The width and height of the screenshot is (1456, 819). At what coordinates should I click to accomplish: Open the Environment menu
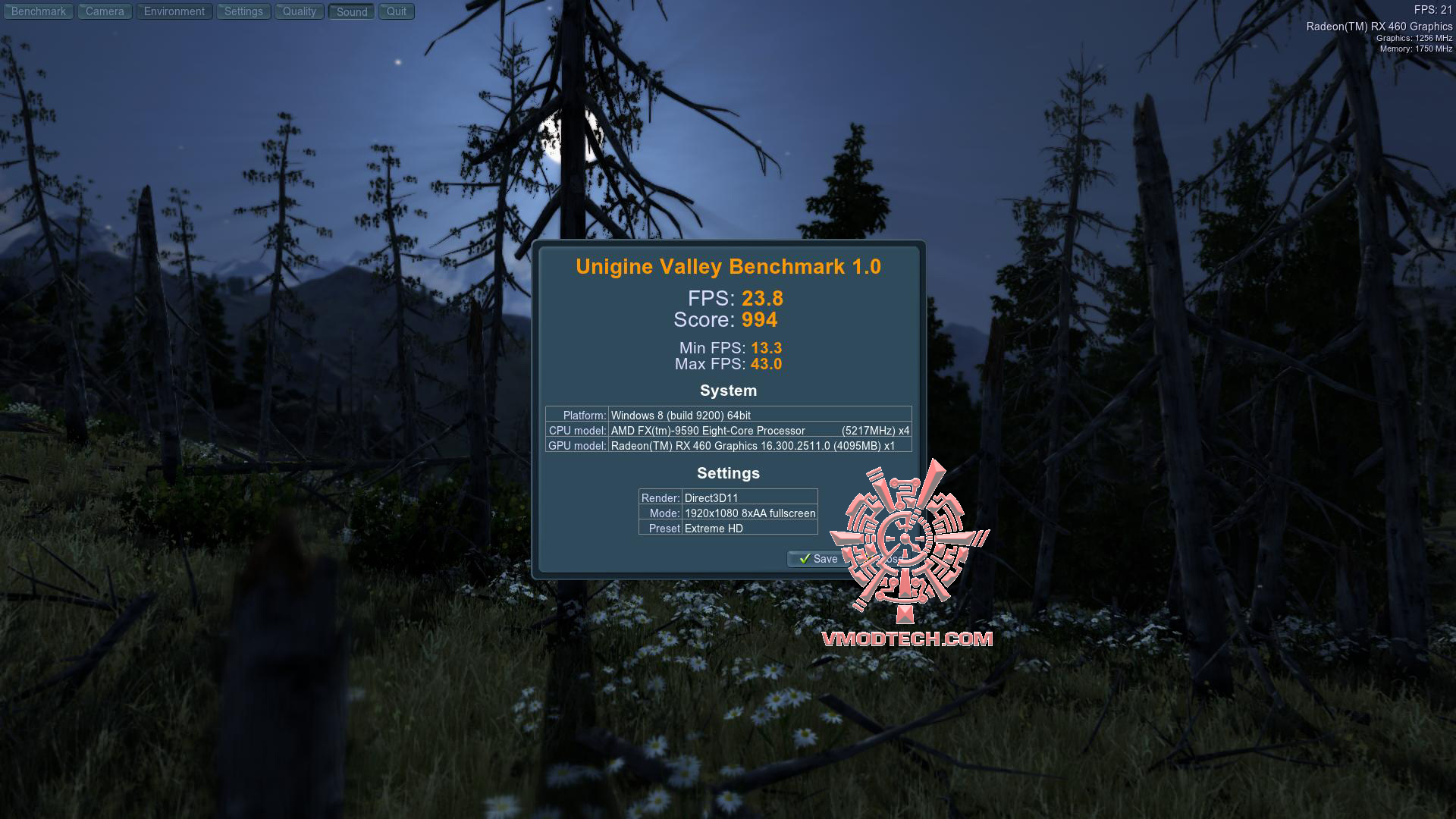click(174, 11)
